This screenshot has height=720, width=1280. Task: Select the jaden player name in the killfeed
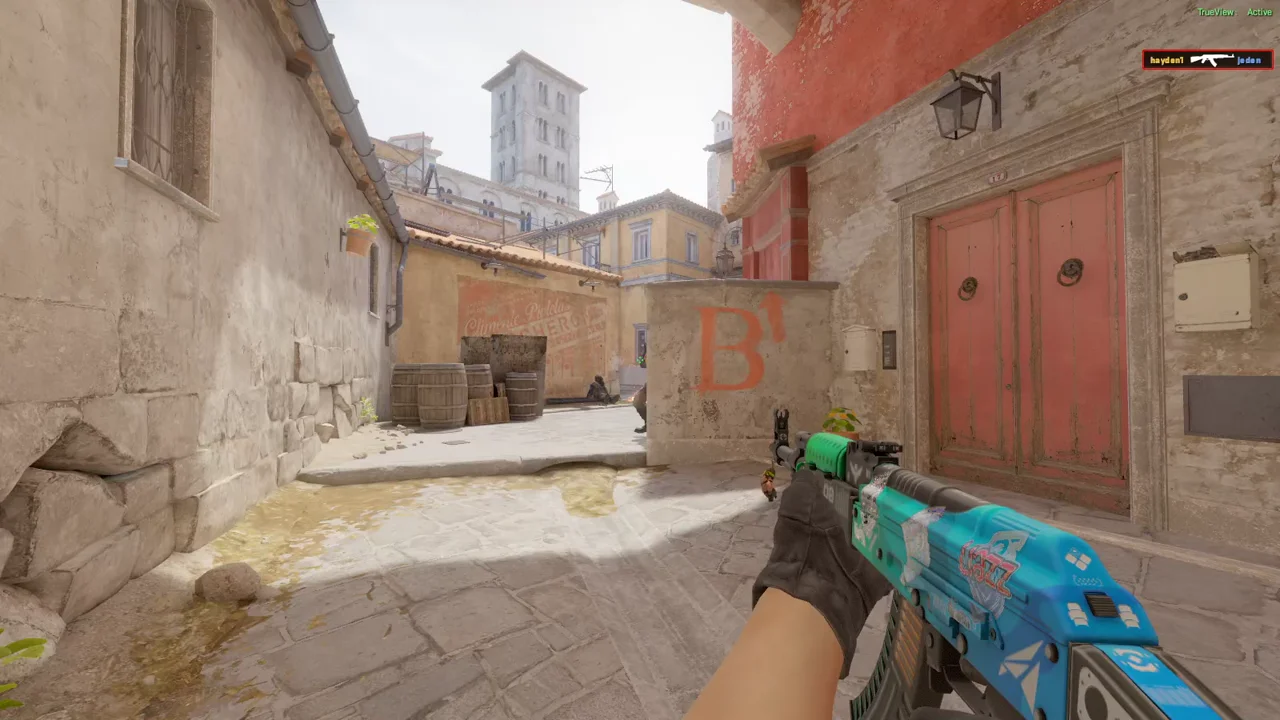(x=1250, y=59)
